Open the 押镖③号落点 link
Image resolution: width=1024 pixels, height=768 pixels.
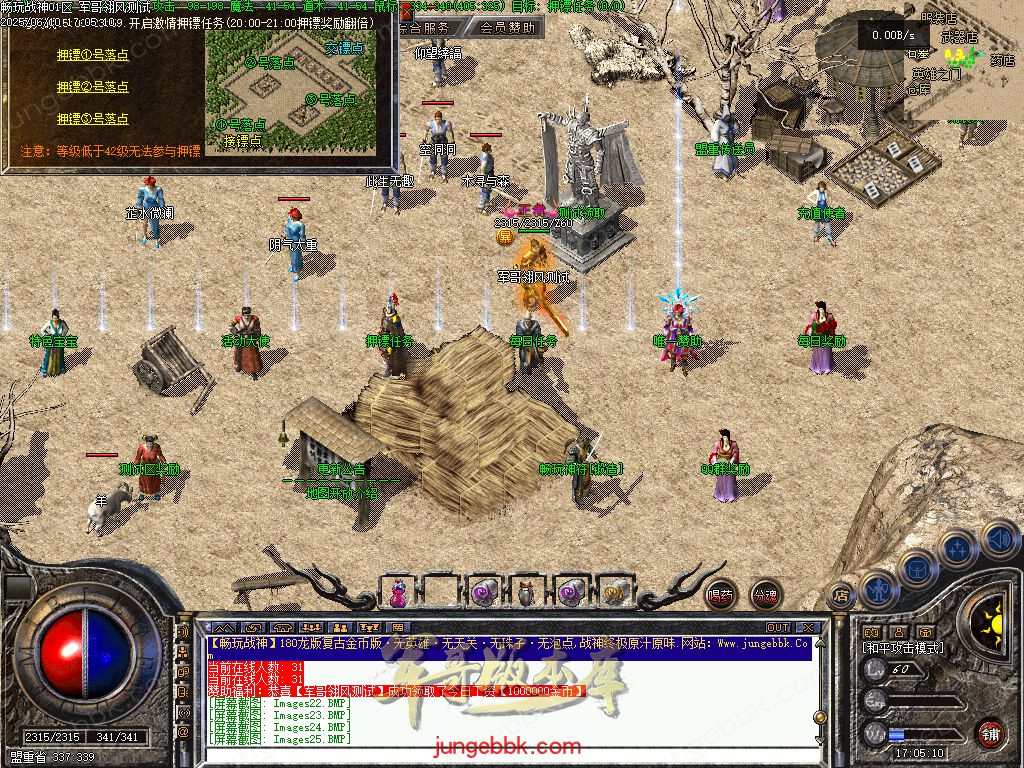93,118
